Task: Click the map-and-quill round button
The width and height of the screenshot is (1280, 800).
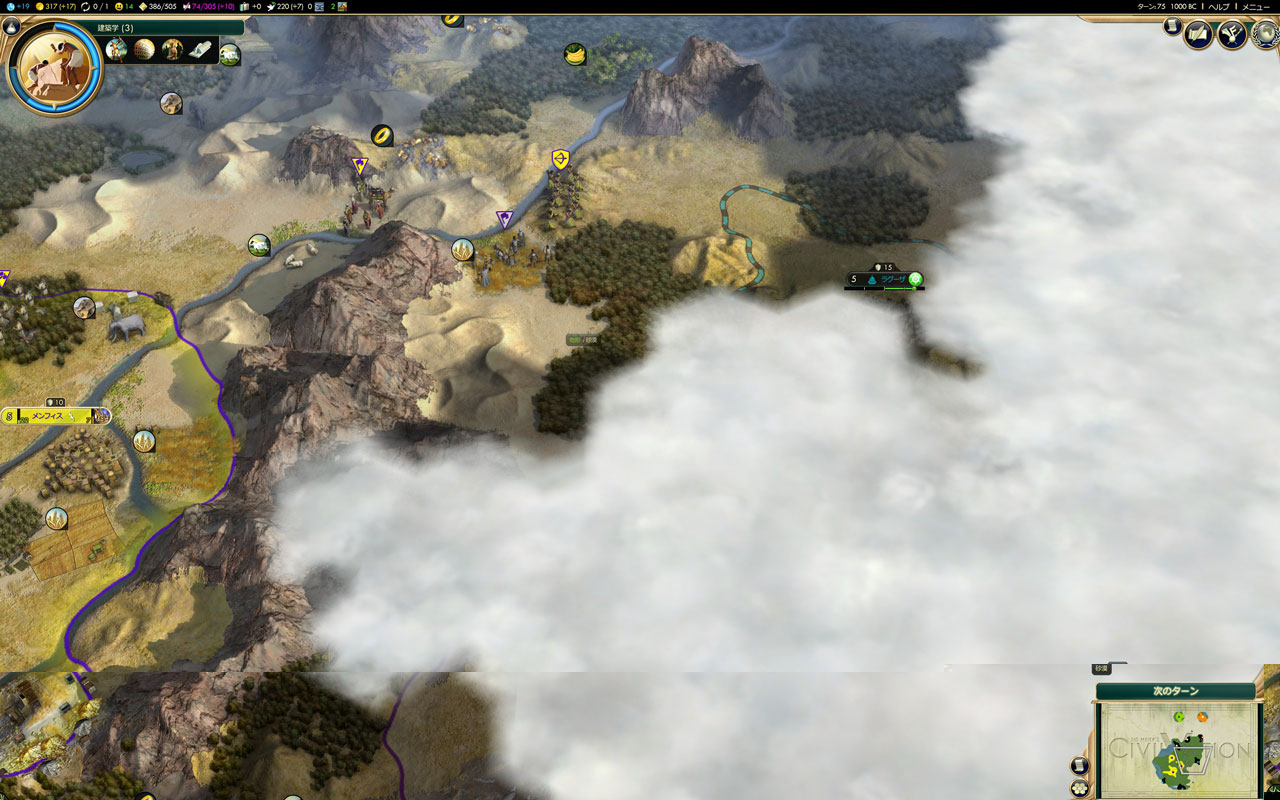Action: (x=1198, y=35)
